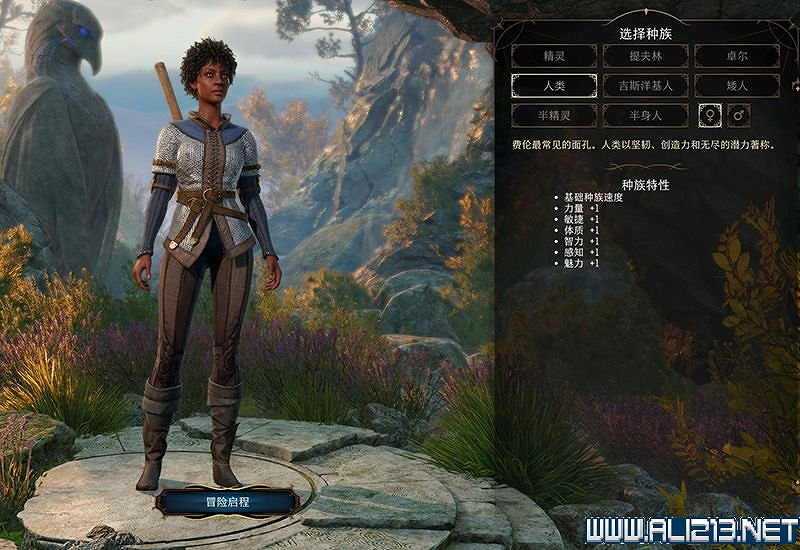Choose the Githyanki race (吉斯洋基人)
800x550 pixels.
tap(645, 86)
